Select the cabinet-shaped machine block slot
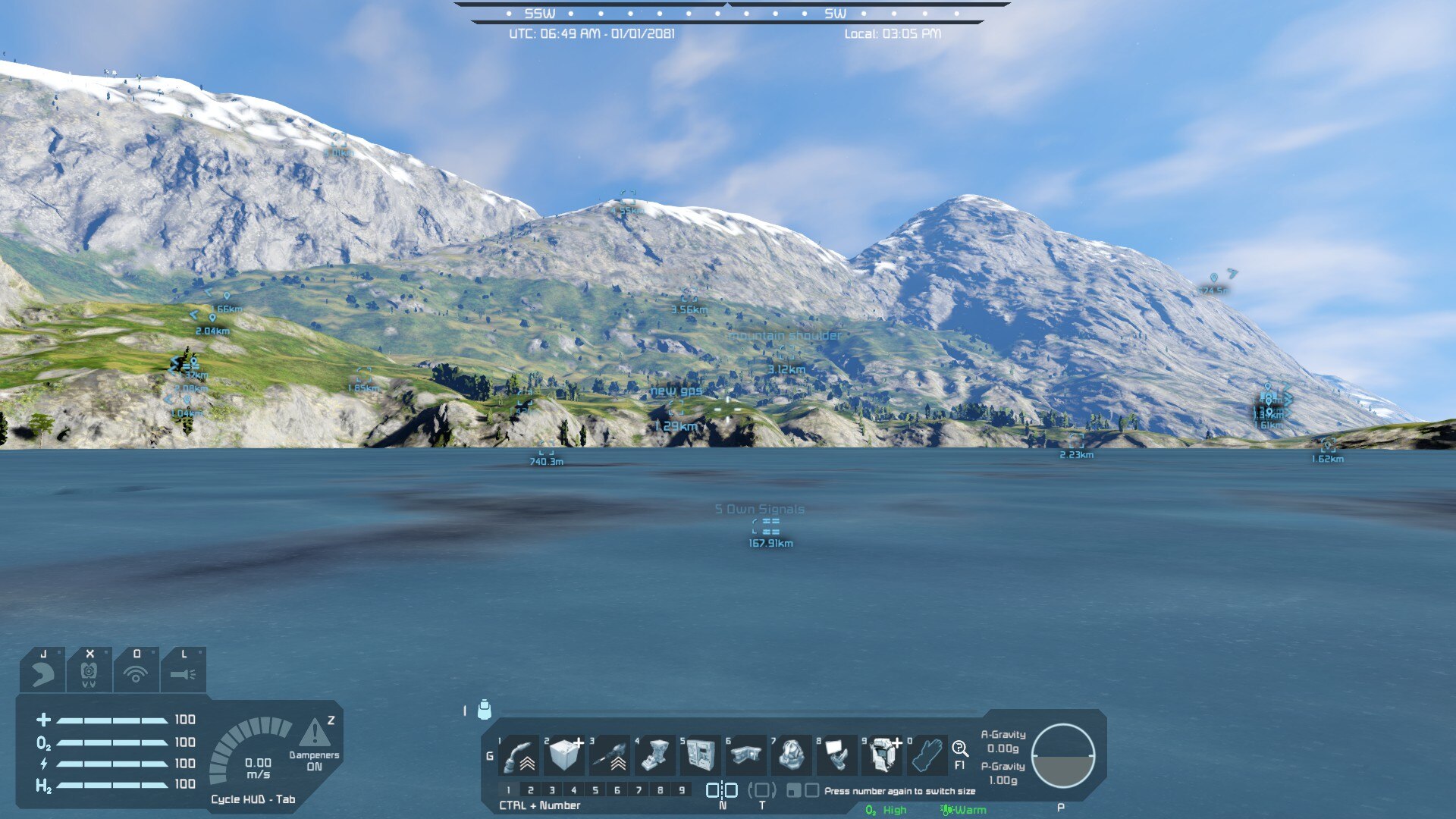 click(x=701, y=755)
